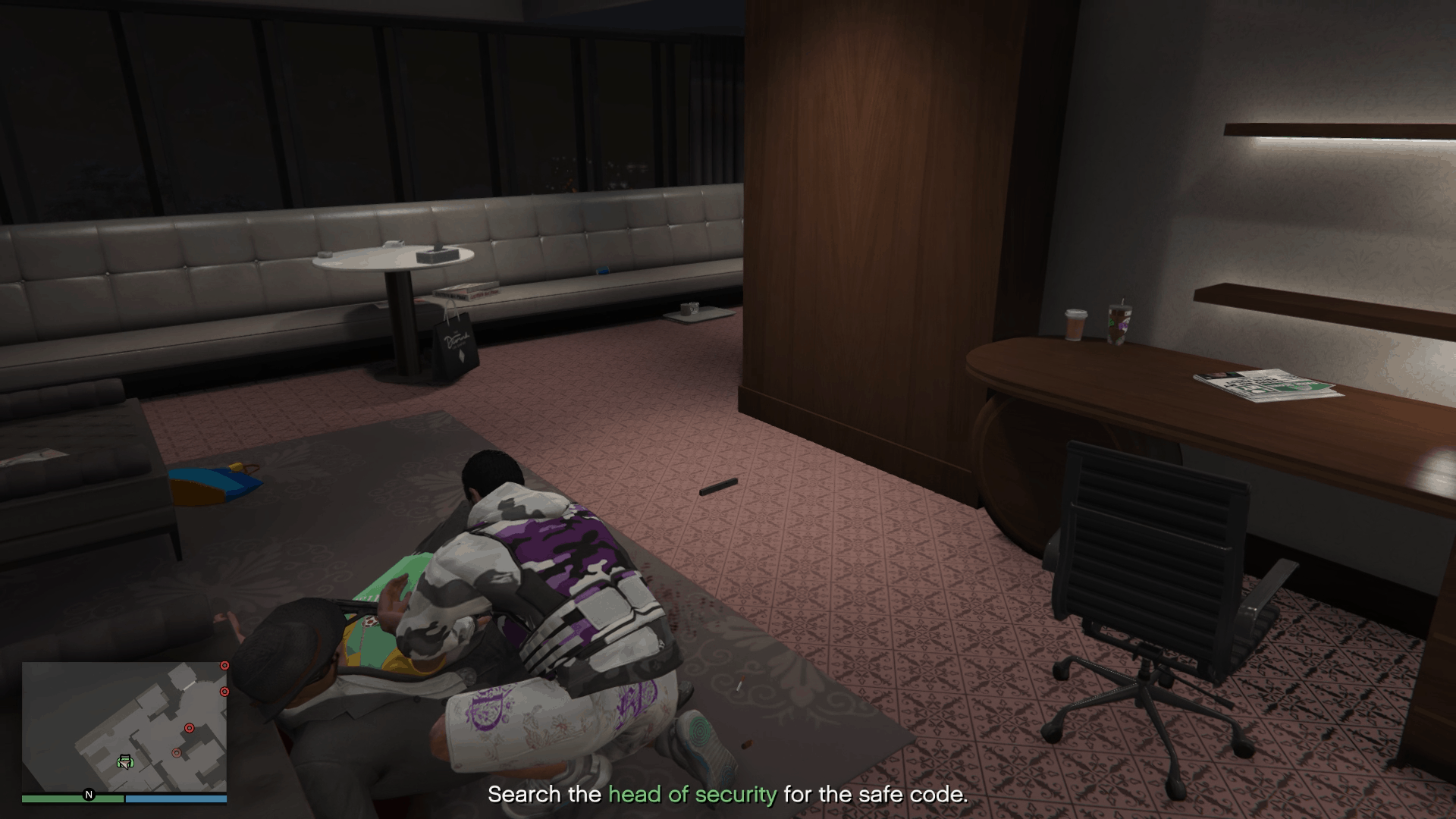
Task: Select the center red enemy blip on minimap
Action: [x=190, y=728]
